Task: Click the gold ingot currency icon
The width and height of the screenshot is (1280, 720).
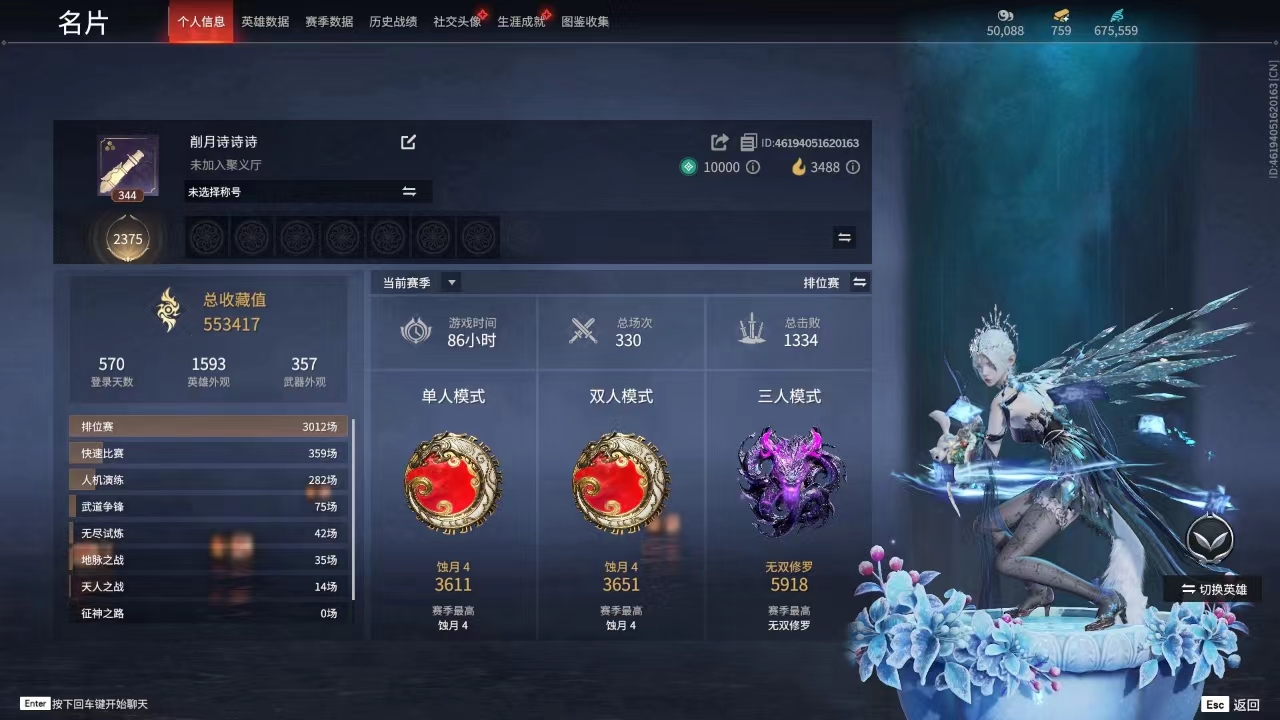Action: (x=1062, y=15)
